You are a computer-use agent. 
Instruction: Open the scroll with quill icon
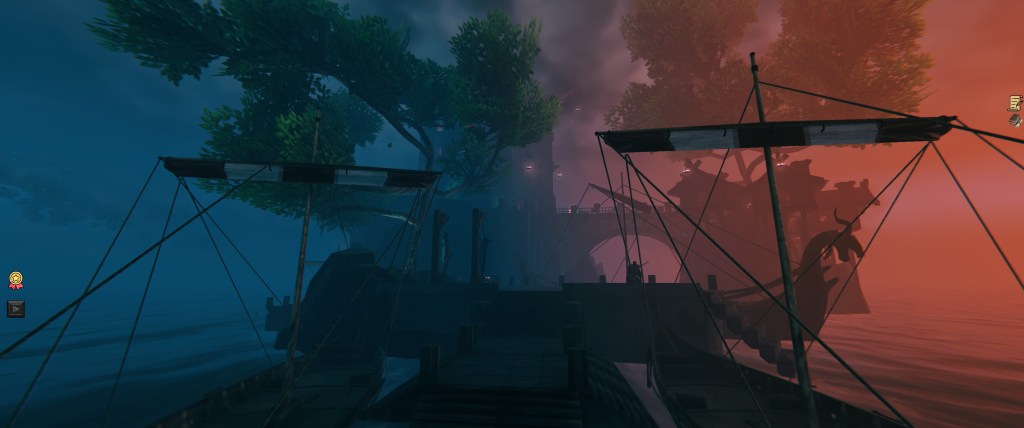pyautogui.click(x=1015, y=103)
